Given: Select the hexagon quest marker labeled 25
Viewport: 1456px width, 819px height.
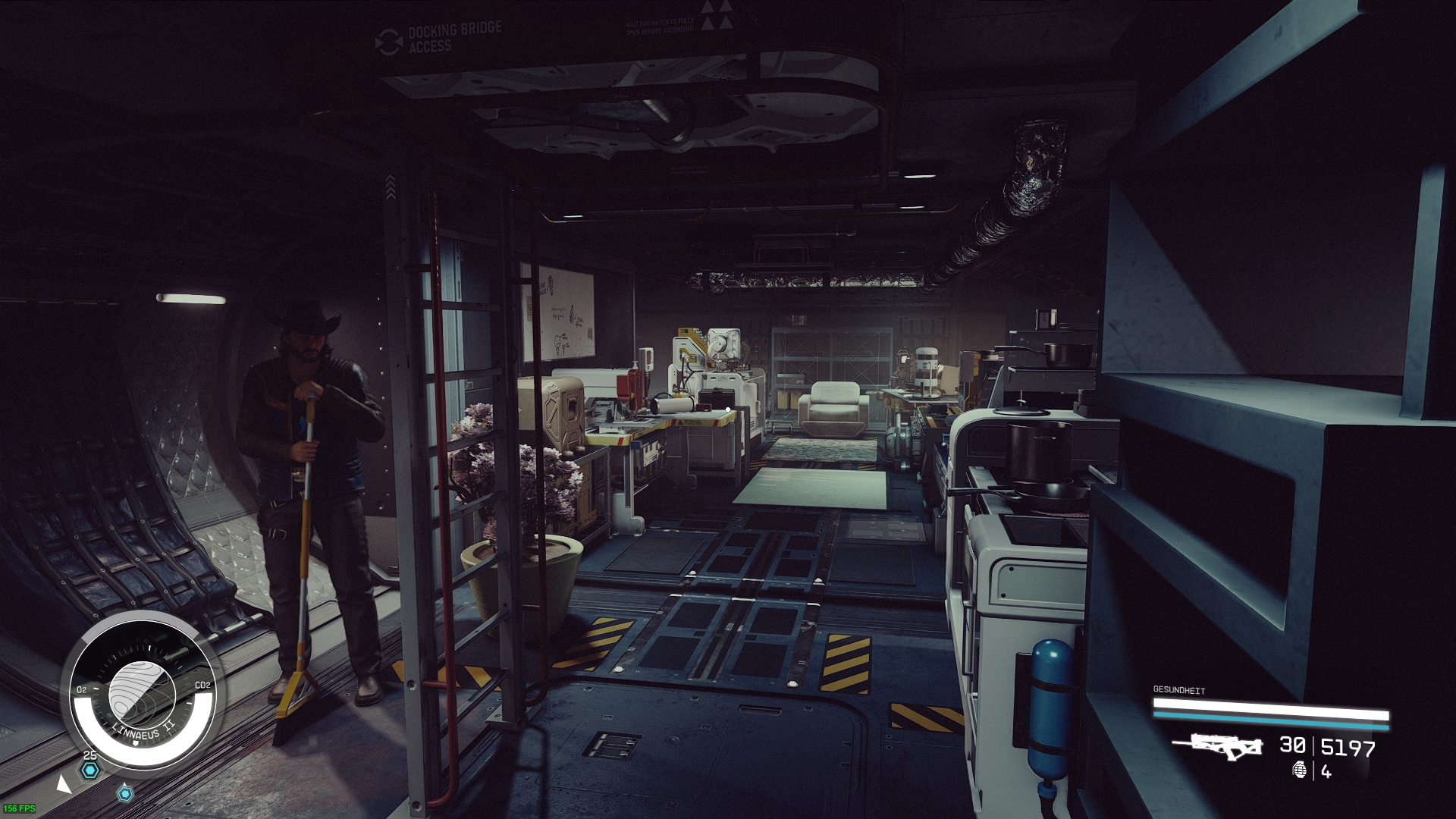Looking at the screenshot, I should click(x=90, y=770).
